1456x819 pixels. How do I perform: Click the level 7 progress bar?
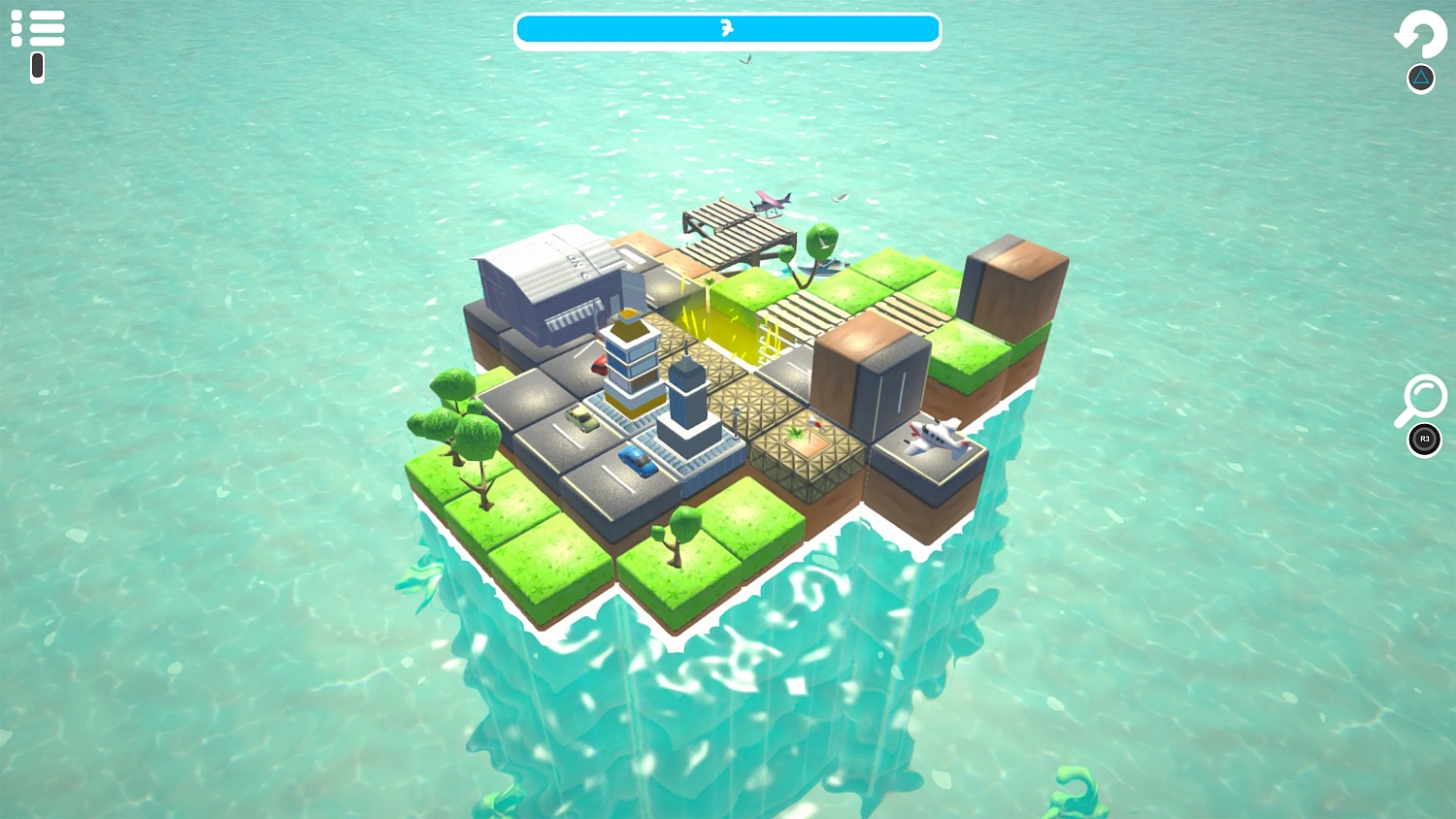pos(728,29)
